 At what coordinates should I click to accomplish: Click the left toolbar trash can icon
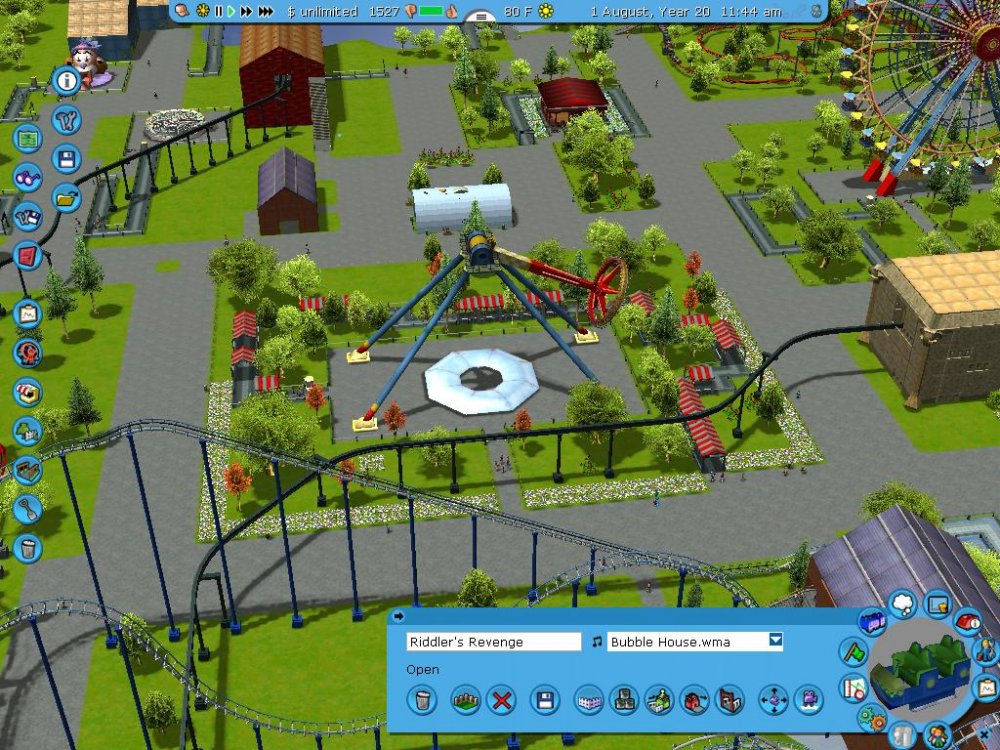pos(28,547)
